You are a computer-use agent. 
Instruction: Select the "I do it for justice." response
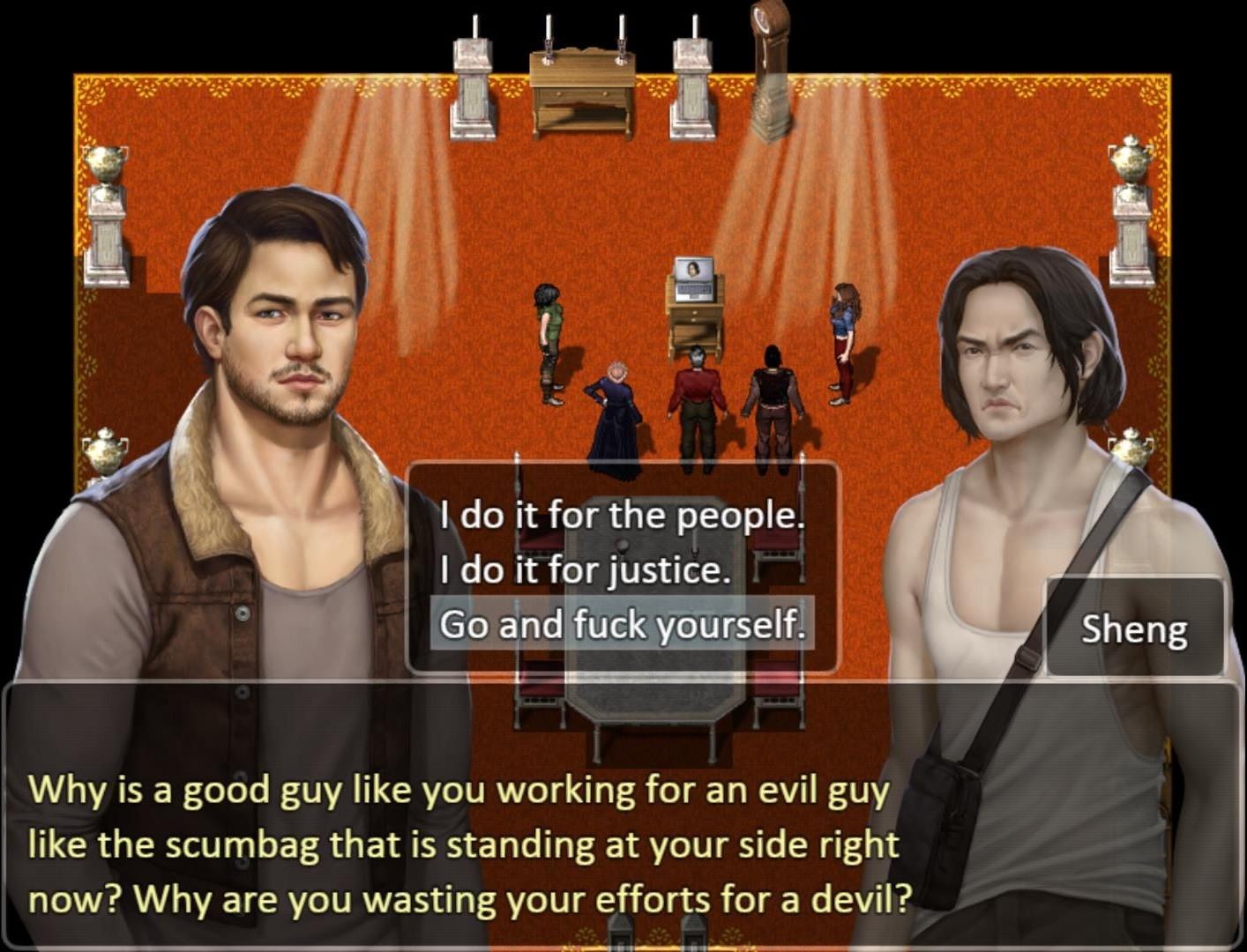pos(586,570)
